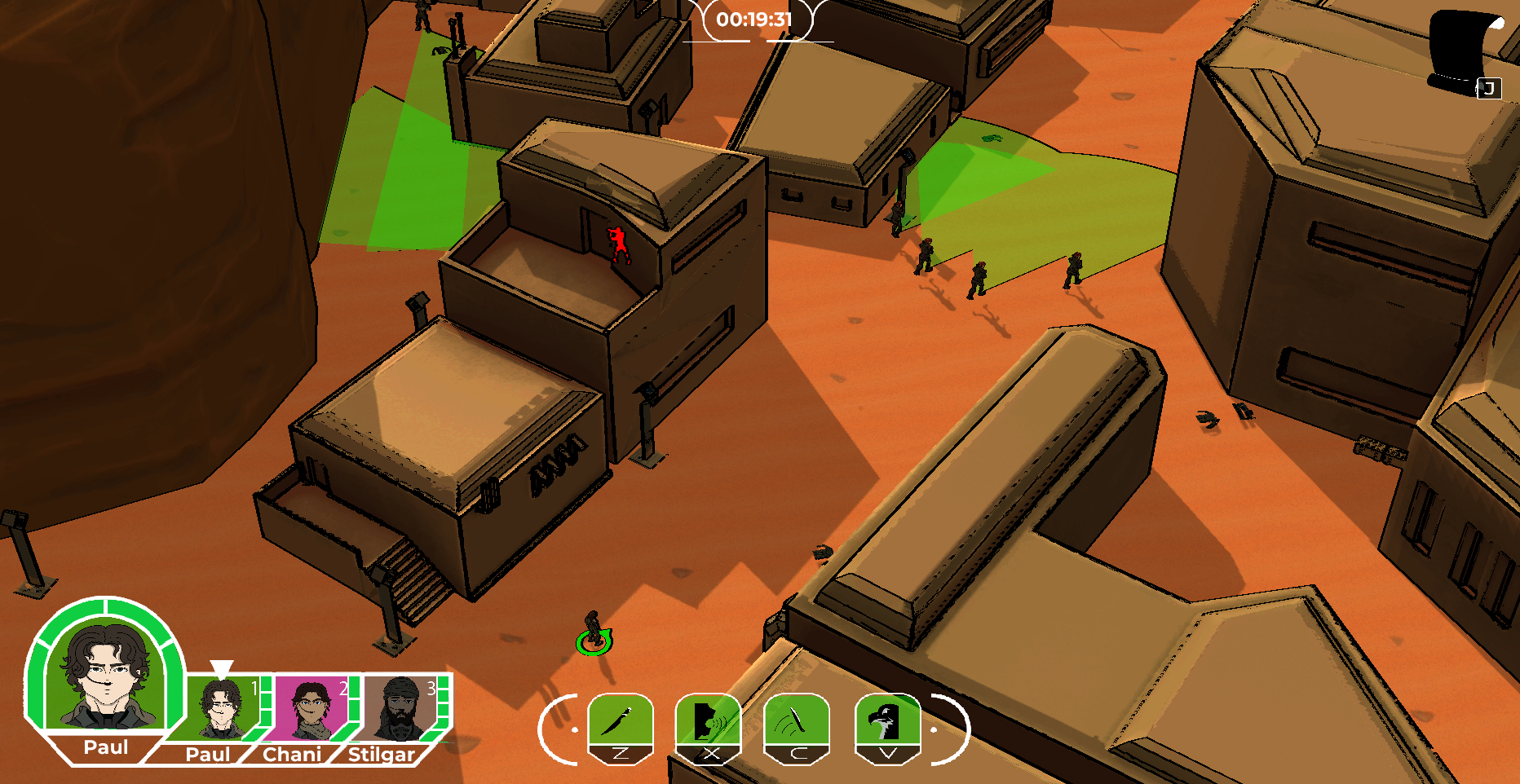Use the voice shout ability

708,720
